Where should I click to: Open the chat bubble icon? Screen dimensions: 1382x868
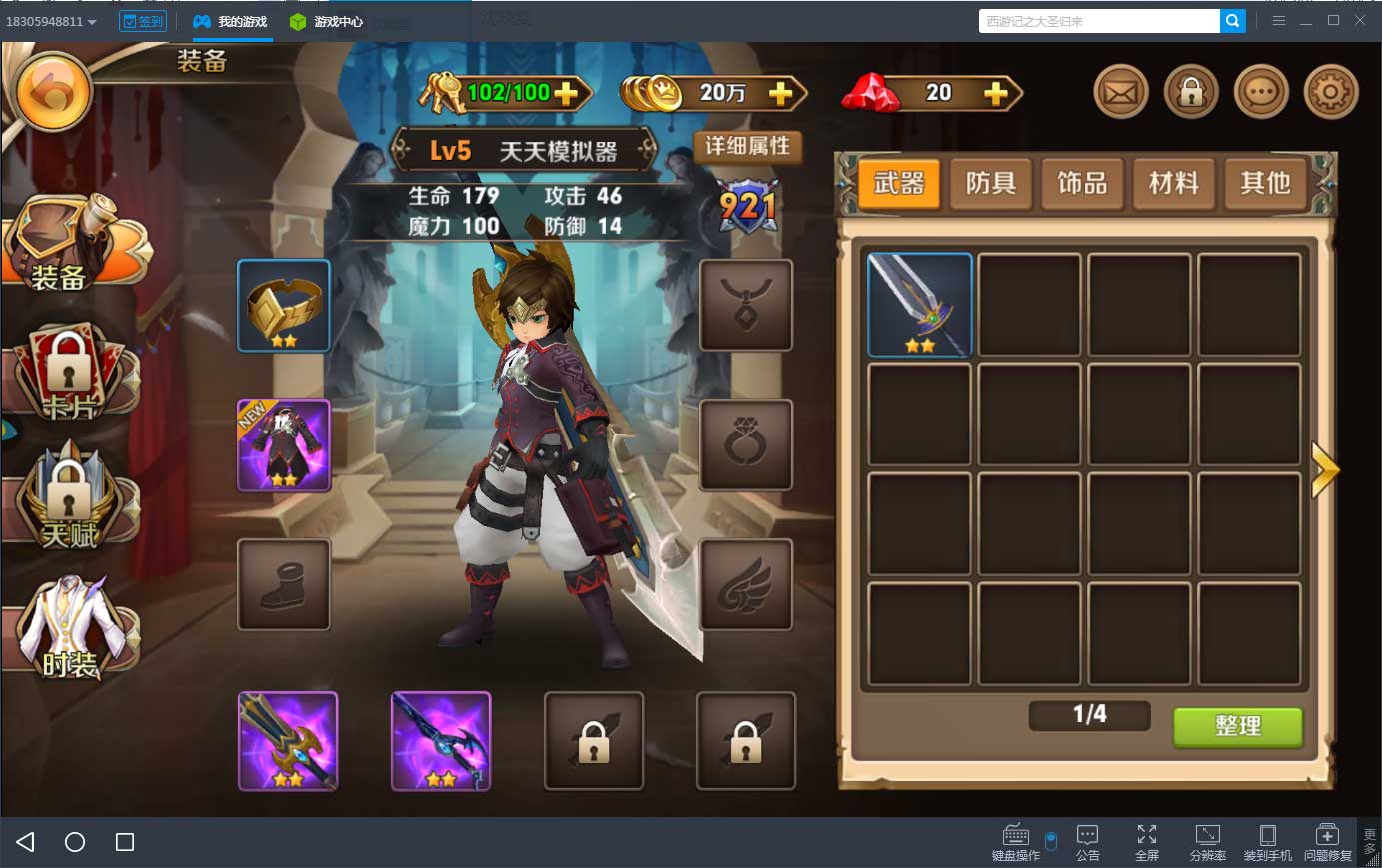pos(1260,93)
